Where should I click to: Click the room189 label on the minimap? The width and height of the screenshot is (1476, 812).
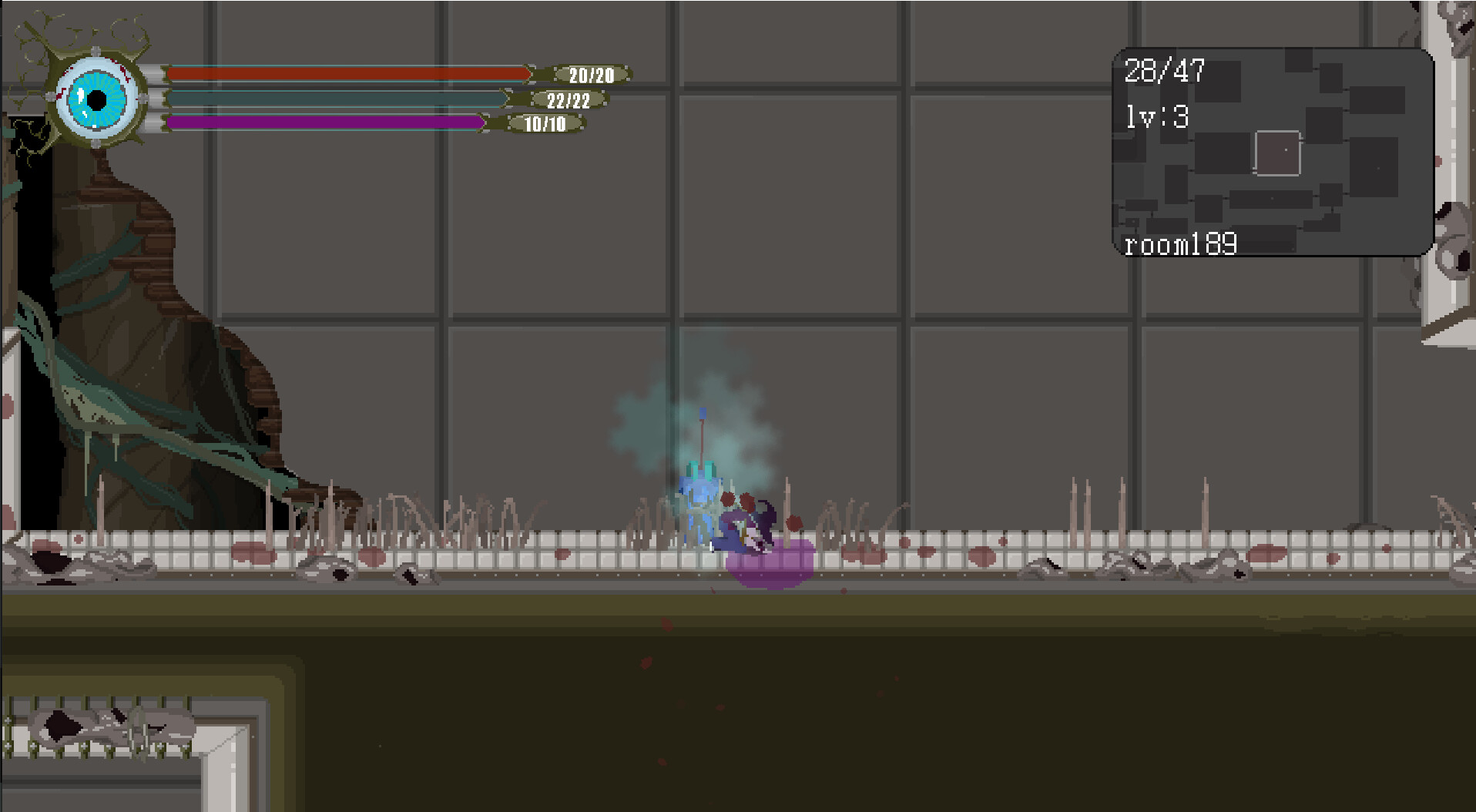tap(1182, 245)
